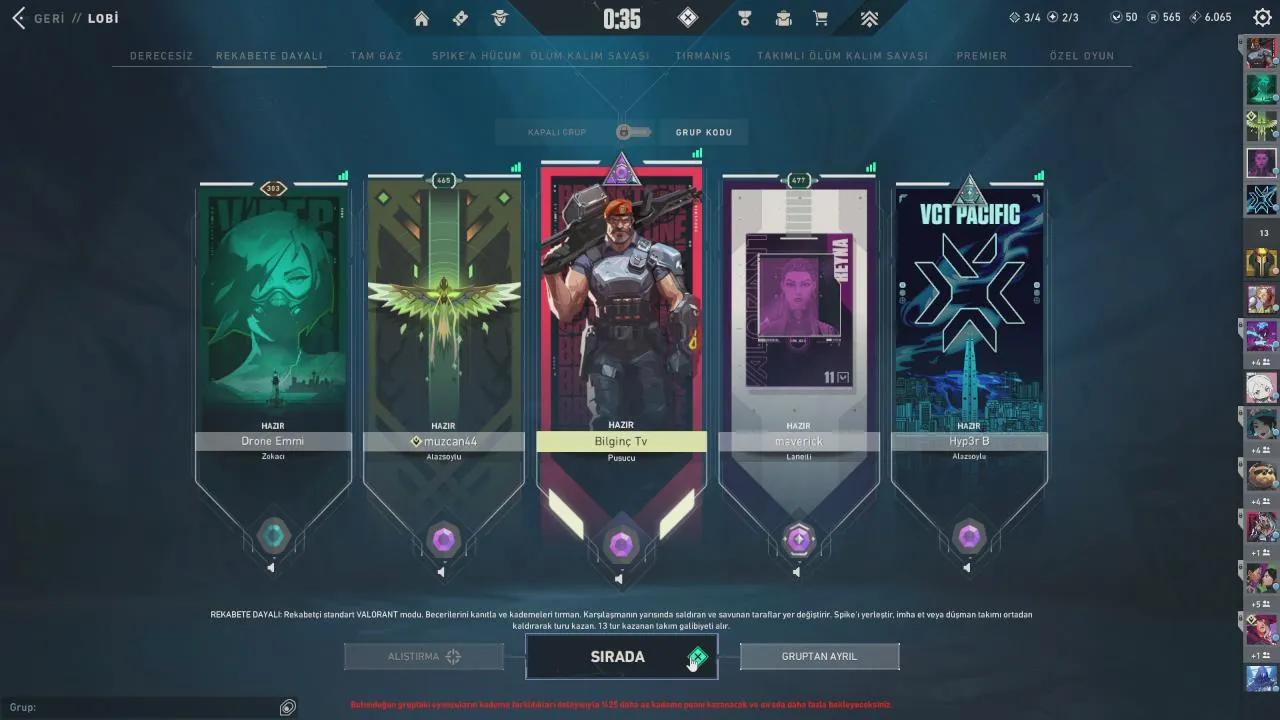Open the Collection backpack icon
This screenshot has height=720, width=1280.
782,18
